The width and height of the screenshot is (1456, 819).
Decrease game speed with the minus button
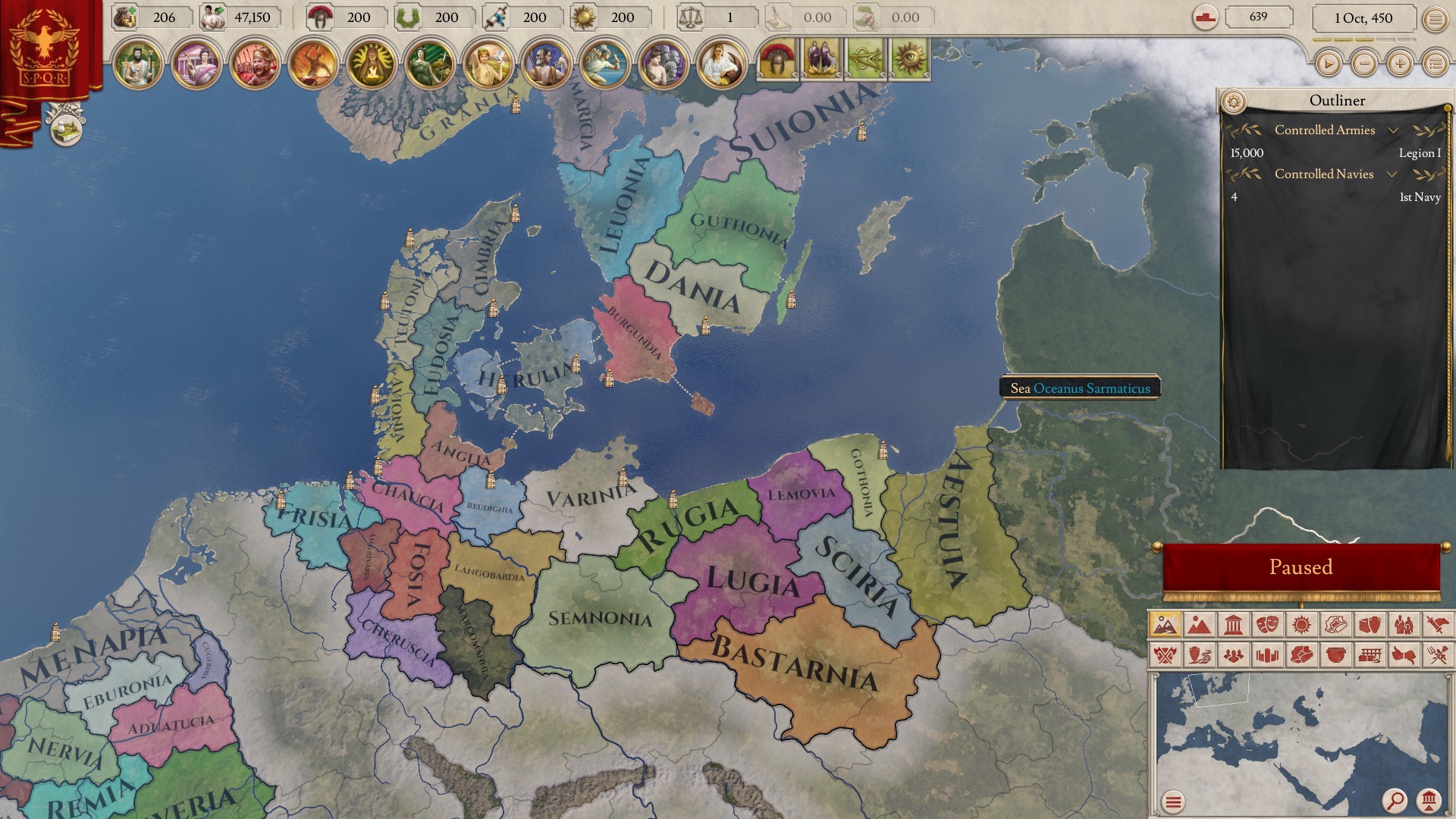coord(1364,64)
